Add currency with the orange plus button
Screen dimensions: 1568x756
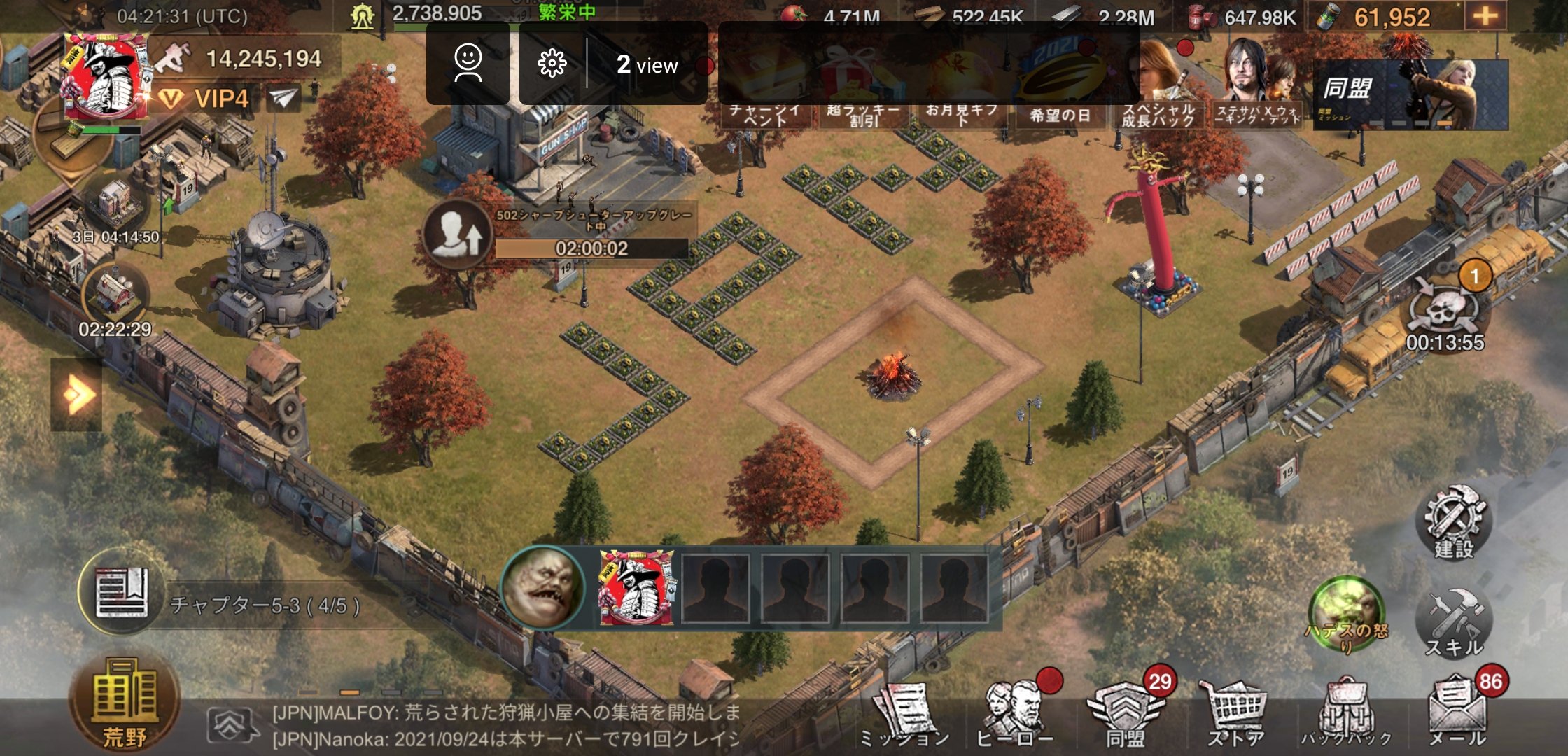click(x=1485, y=16)
